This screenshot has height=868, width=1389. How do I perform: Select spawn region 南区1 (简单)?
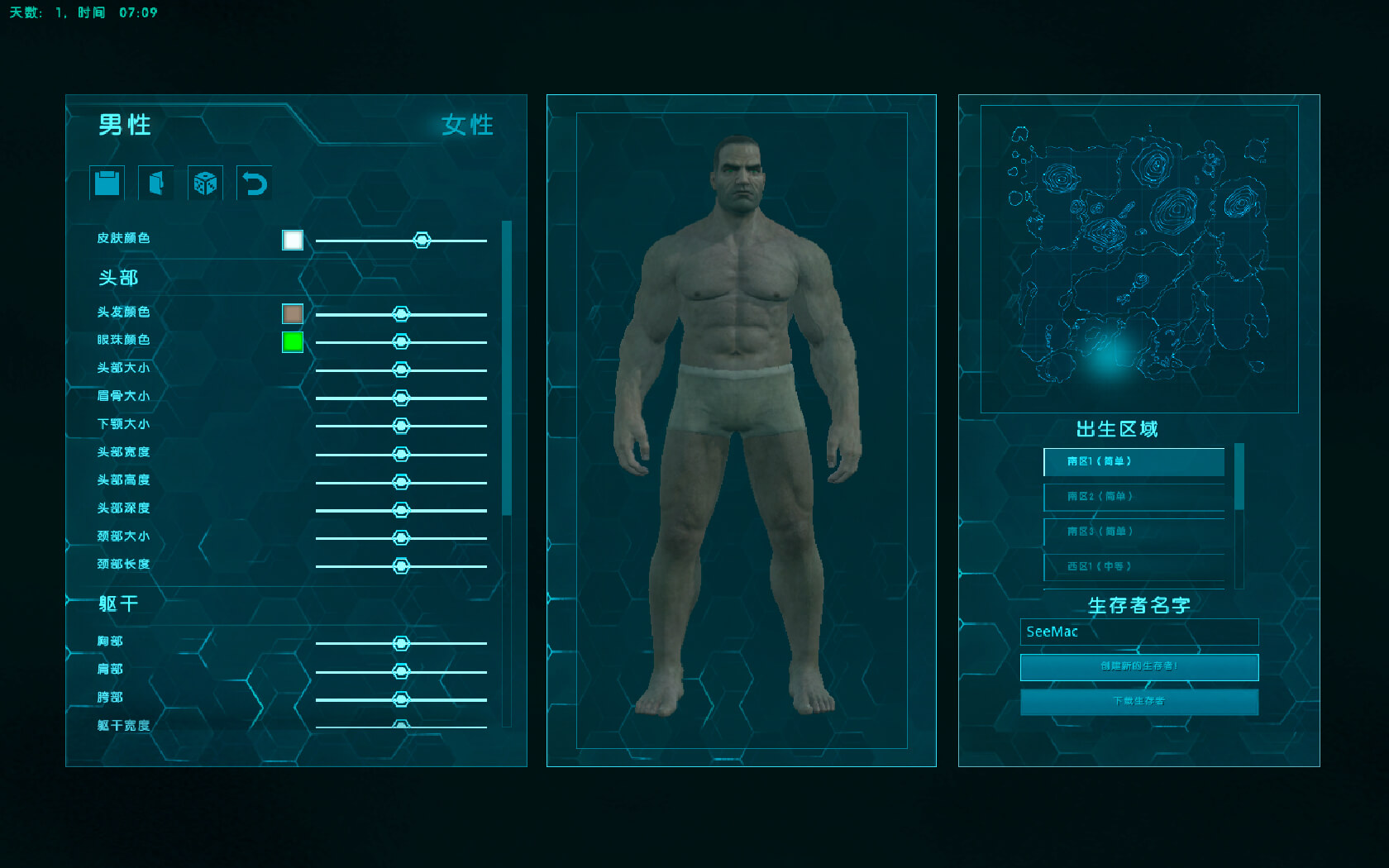point(1134,461)
